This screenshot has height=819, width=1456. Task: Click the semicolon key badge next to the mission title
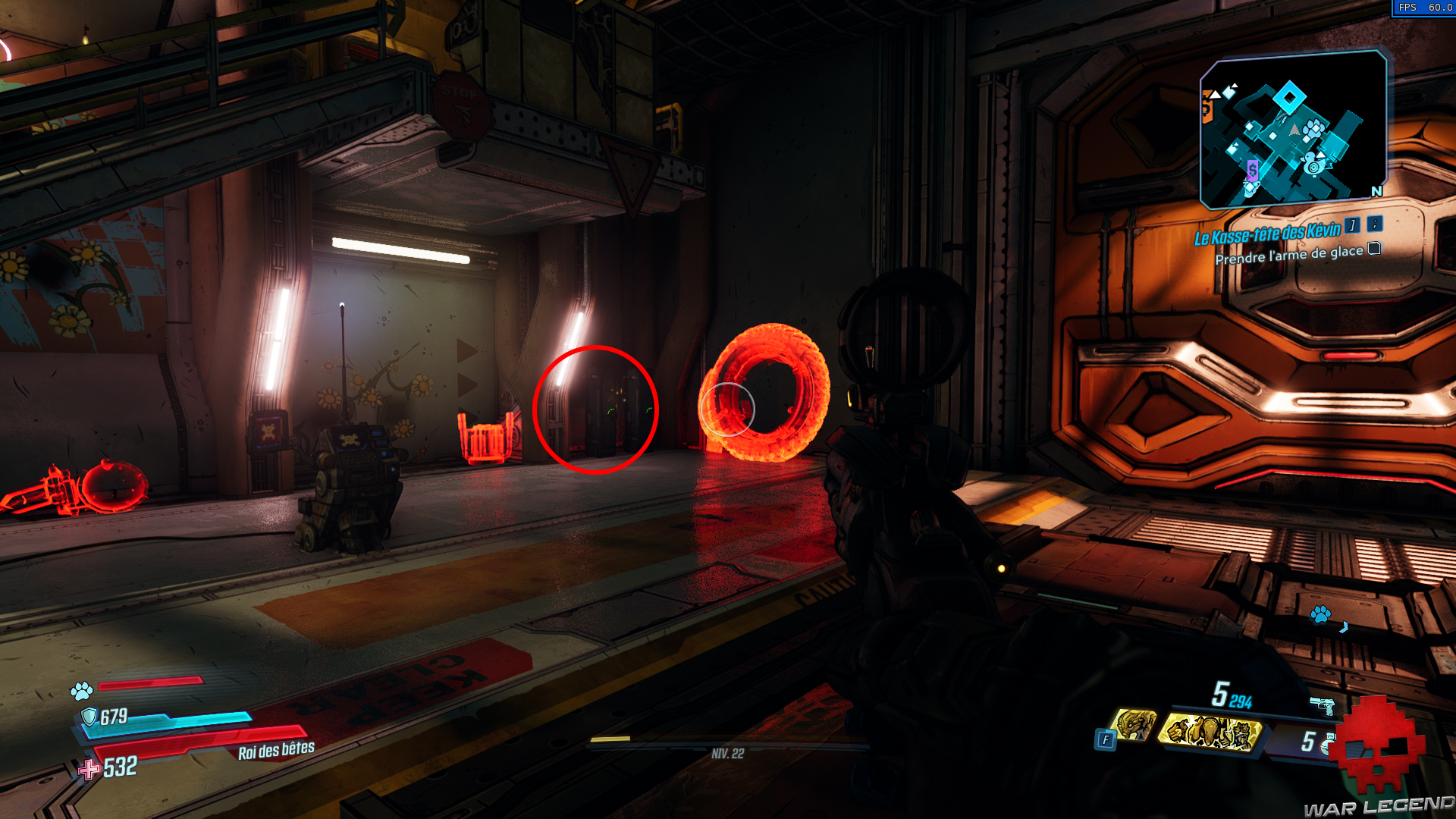[1374, 226]
